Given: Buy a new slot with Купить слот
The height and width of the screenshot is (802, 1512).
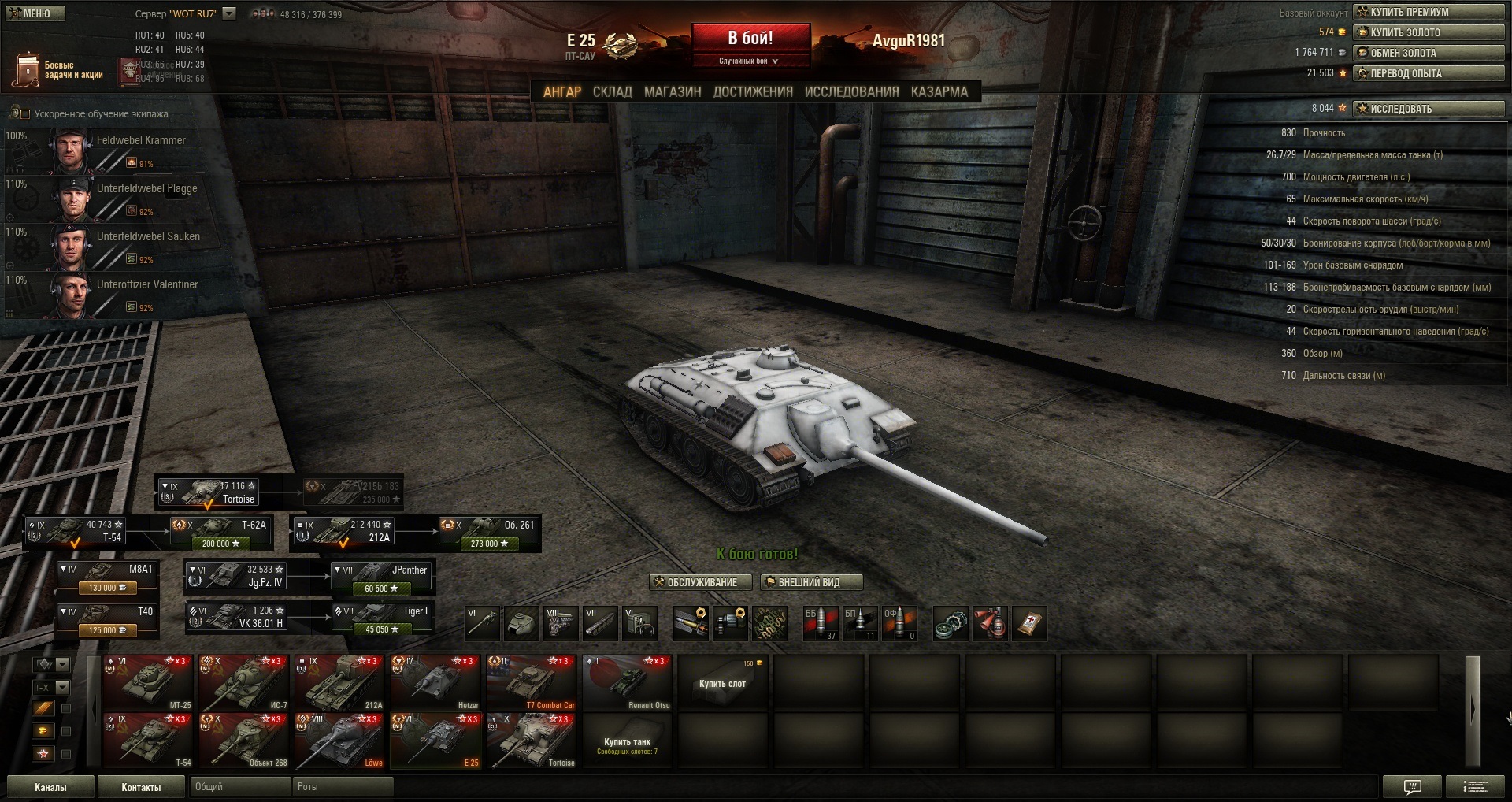Looking at the screenshot, I should pyautogui.click(x=722, y=683).
